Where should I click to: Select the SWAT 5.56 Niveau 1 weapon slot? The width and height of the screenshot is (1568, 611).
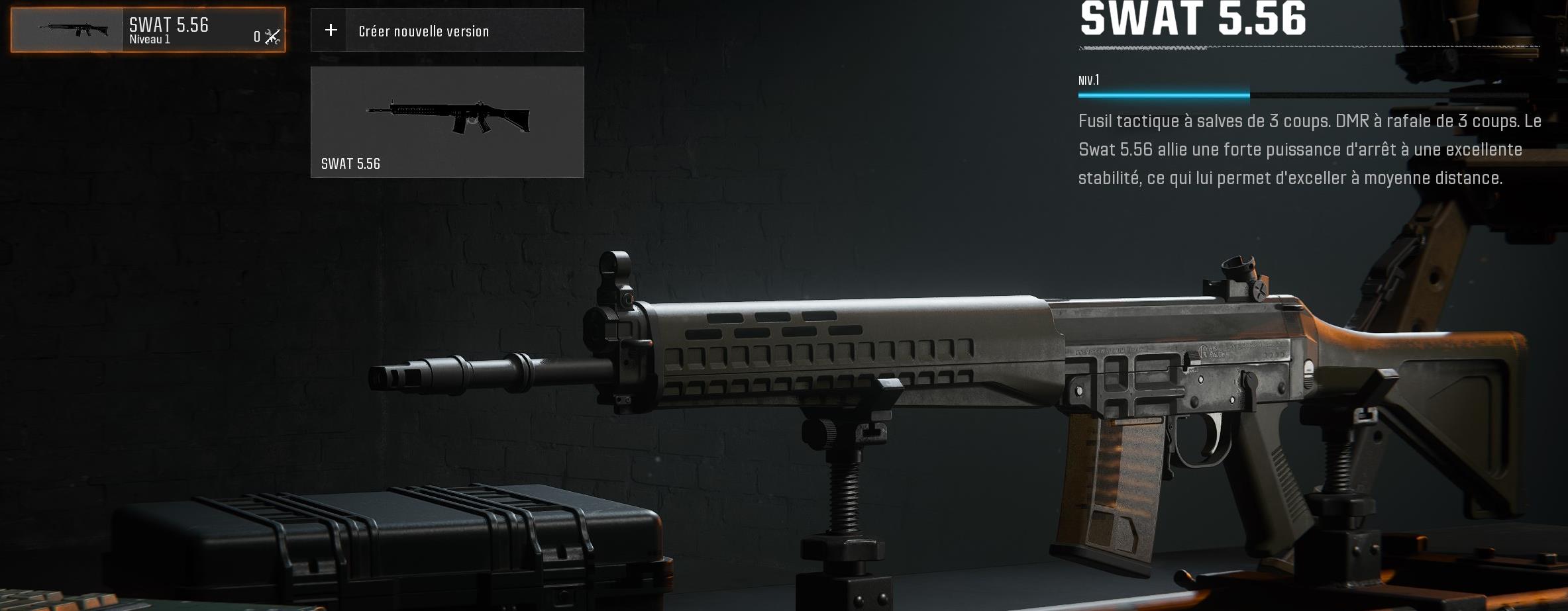[x=148, y=30]
